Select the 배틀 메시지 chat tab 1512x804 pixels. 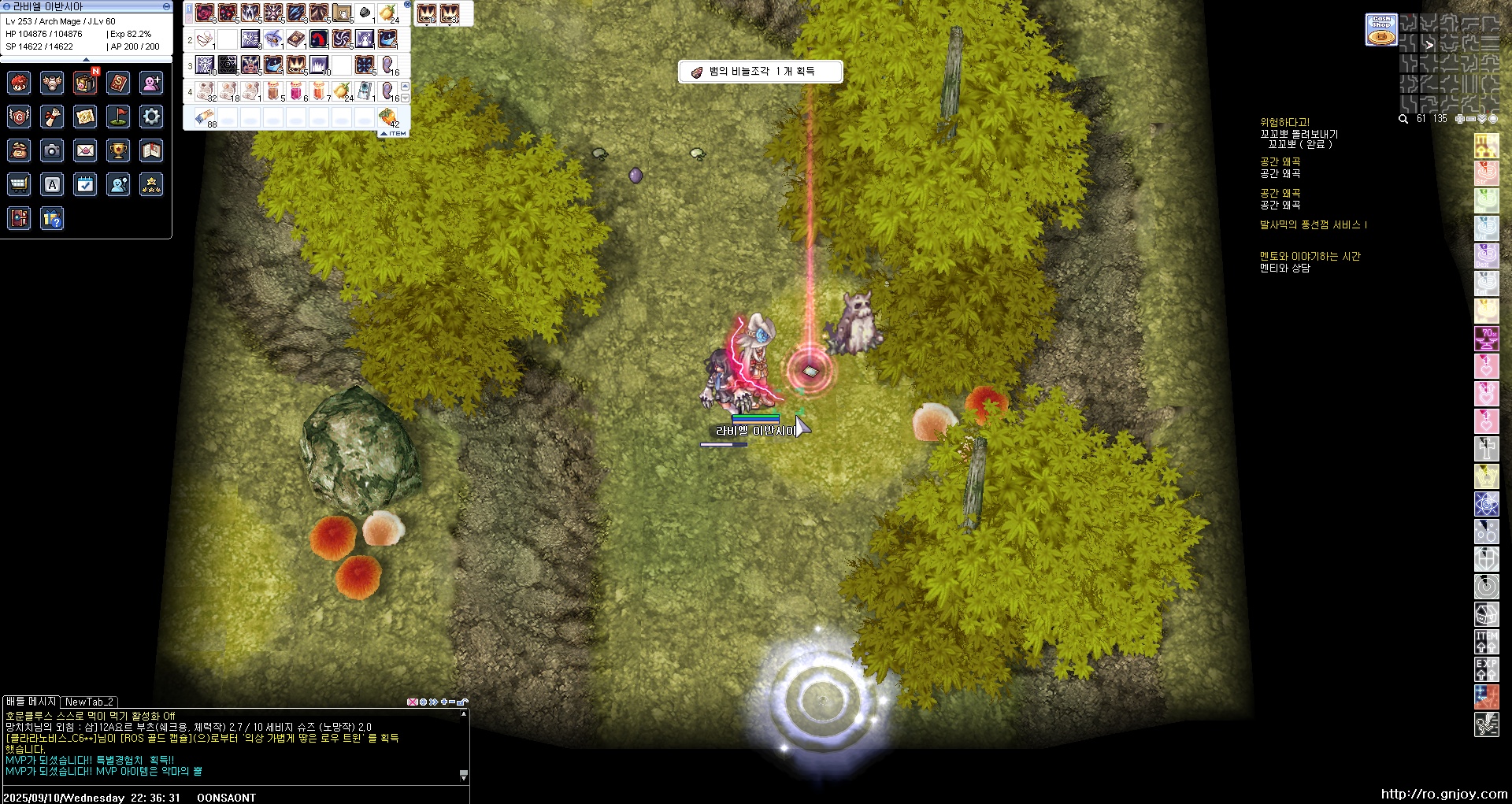(x=31, y=701)
